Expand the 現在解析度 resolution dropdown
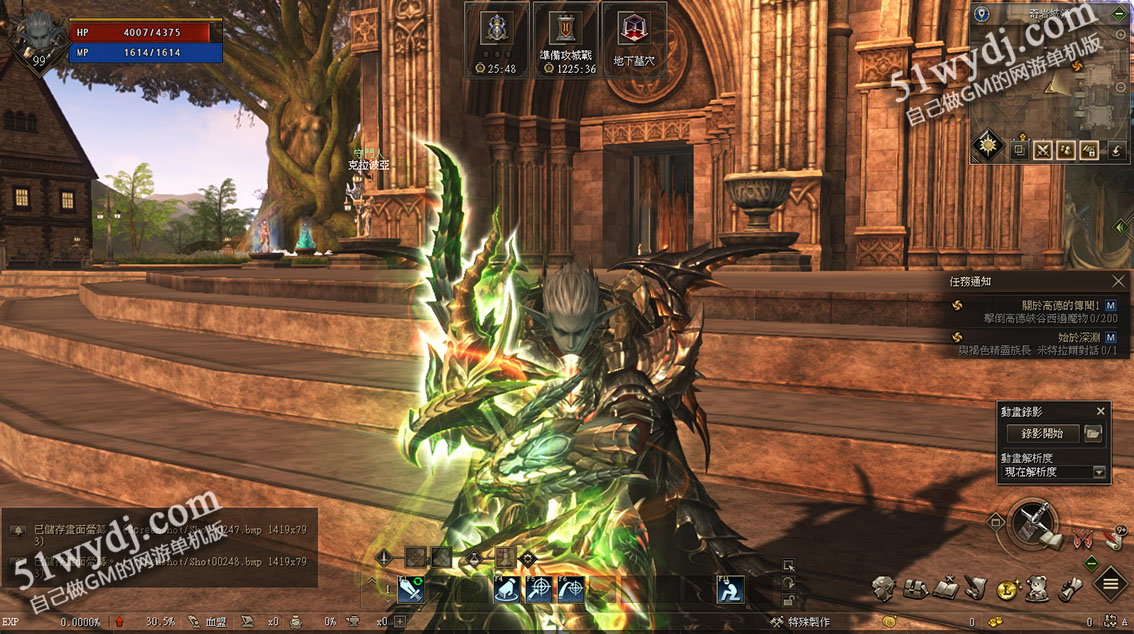 pyautogui.click(x=1100, y=472)
